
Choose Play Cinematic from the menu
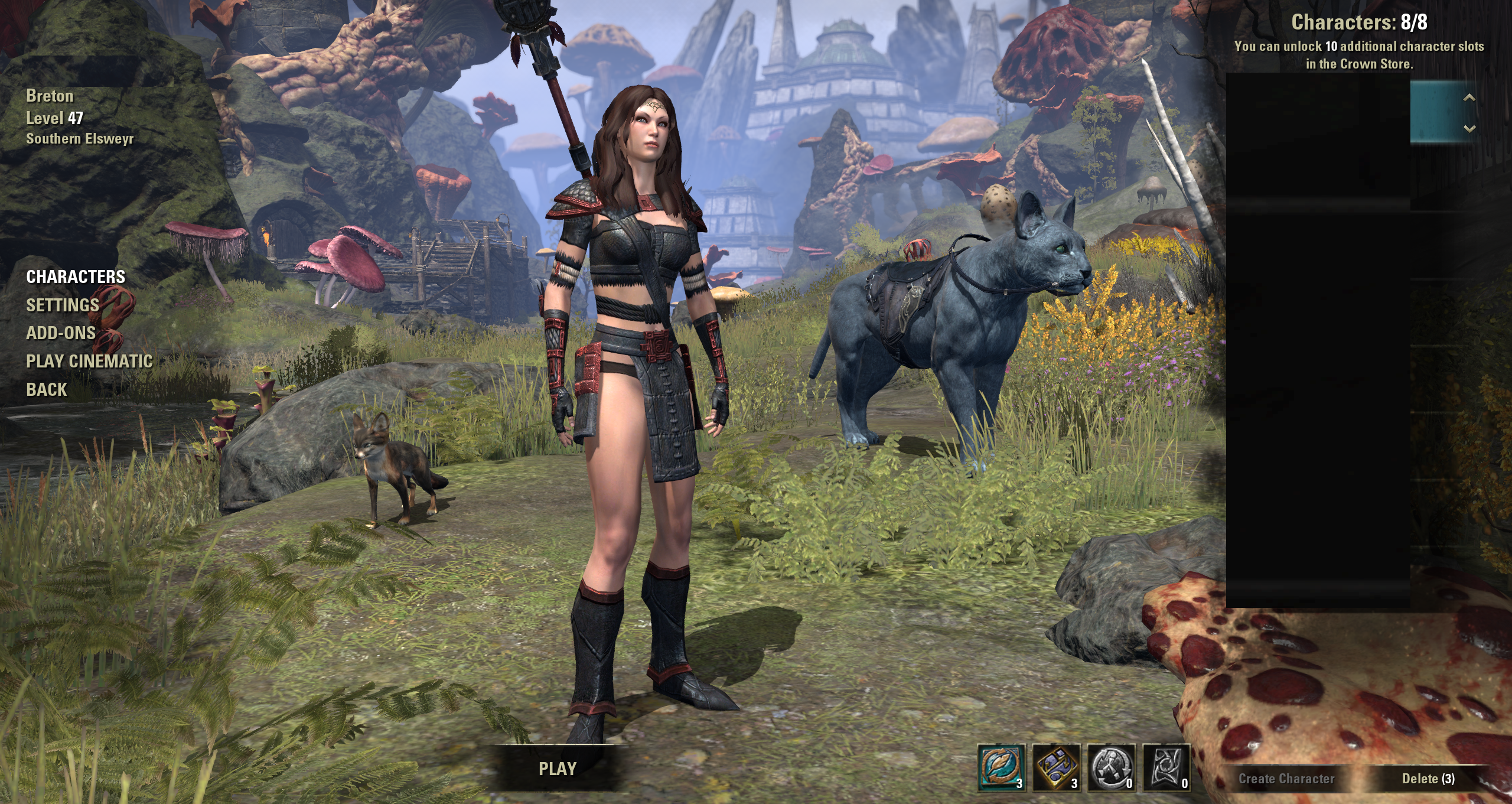point(89,362)
